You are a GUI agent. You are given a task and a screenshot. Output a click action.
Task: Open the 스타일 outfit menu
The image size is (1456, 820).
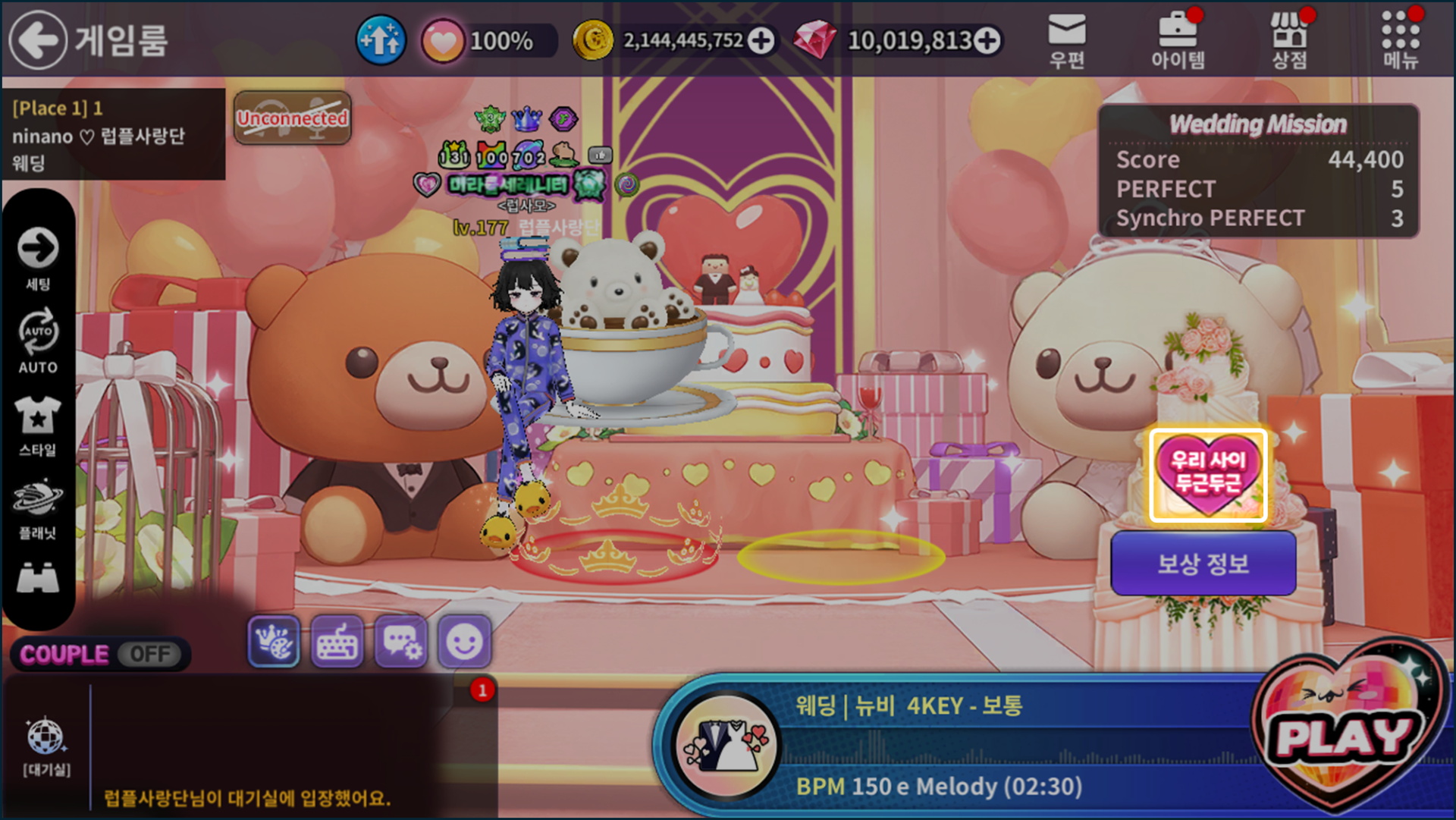pos(38,425)
